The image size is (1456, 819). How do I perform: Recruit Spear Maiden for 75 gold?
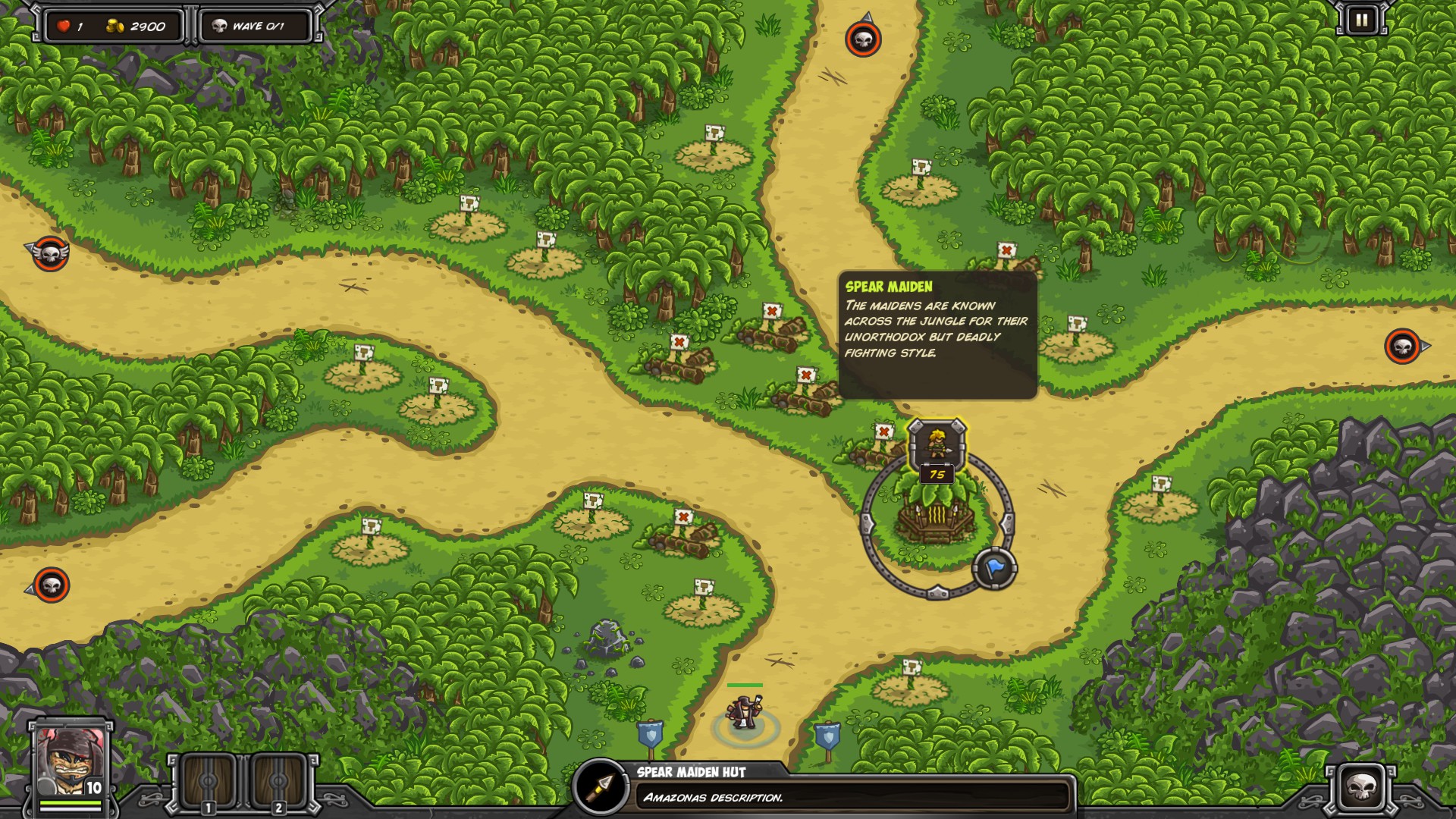coord(937,447)
